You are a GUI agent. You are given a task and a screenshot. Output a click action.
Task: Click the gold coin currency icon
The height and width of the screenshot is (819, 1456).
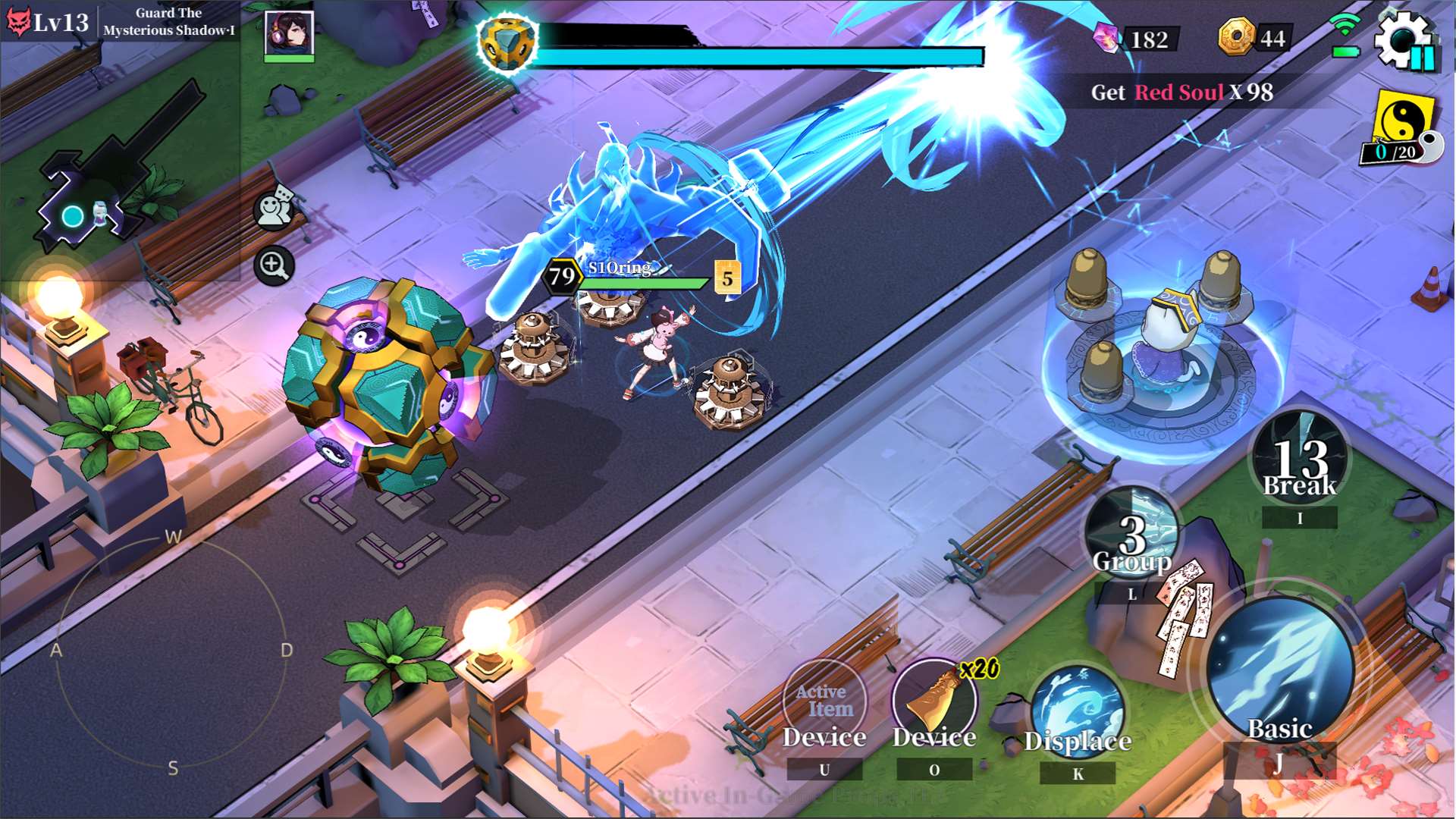pyautogui.click(x=1236, y=36)
